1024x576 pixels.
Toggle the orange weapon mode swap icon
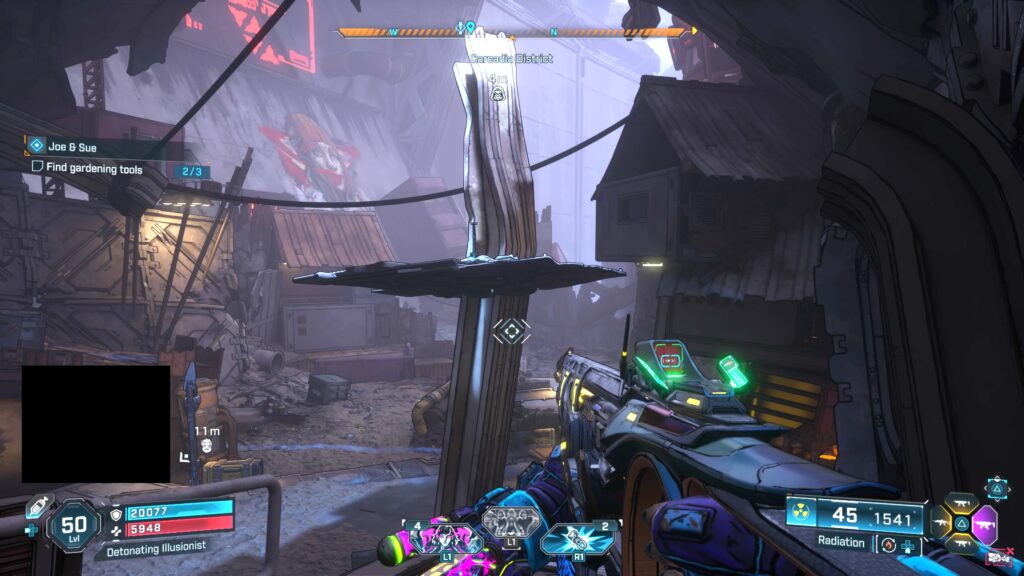(886, 544)
